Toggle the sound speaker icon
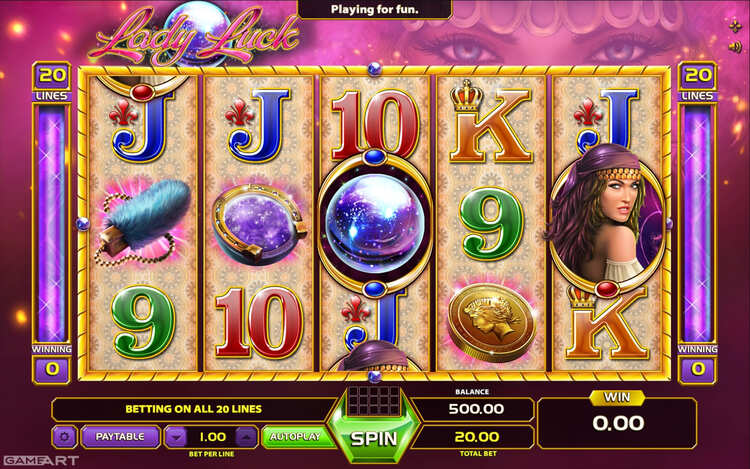Viewport: 750px width, 469px height. [x=737, y=45]
